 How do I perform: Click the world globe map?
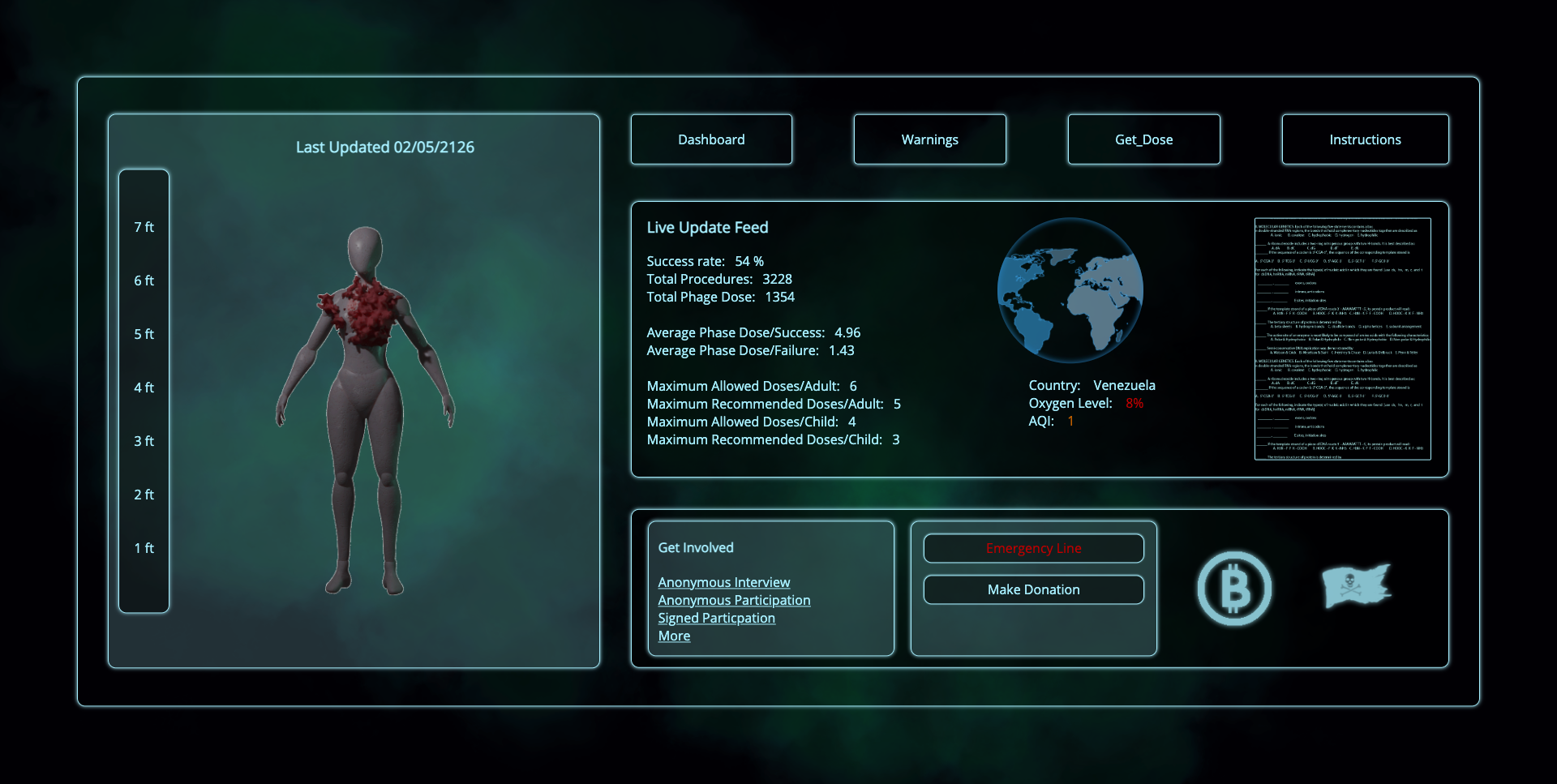(1070, 290)
